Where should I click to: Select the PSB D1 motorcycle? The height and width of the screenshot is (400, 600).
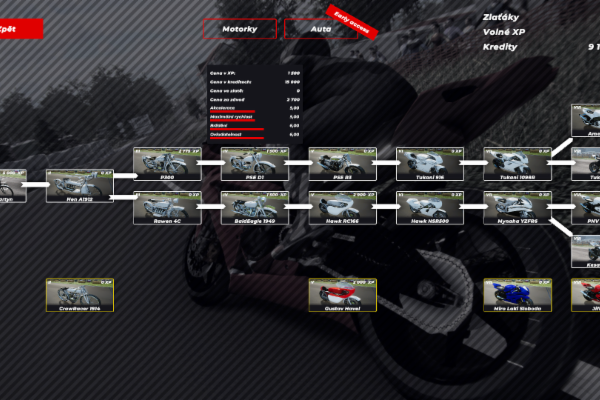(x=254, y=164)
